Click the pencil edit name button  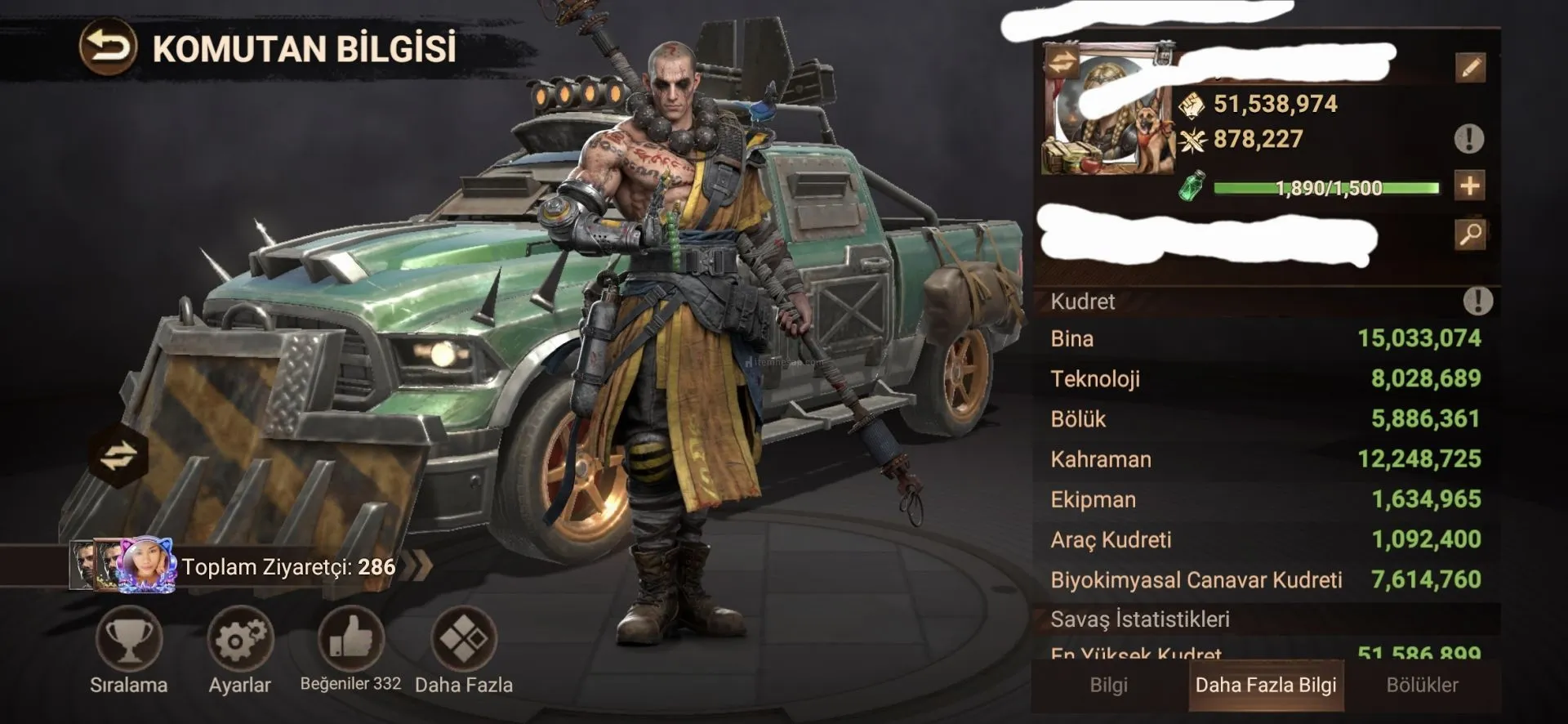click(1470, 68)
